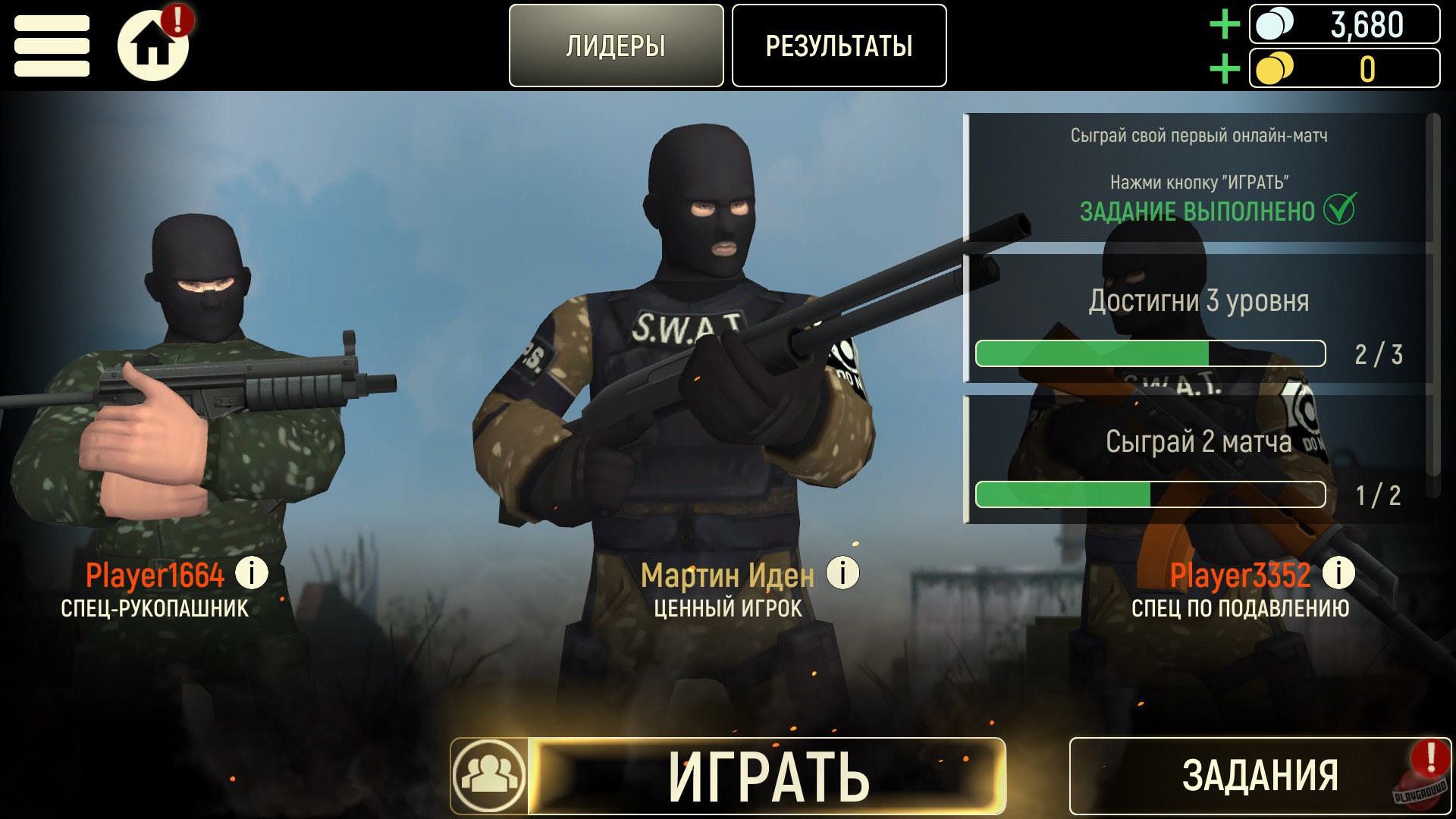Click the gold coins counter showing 0
This screenshot has width=1456, height=819.
tap(1346, 69)
